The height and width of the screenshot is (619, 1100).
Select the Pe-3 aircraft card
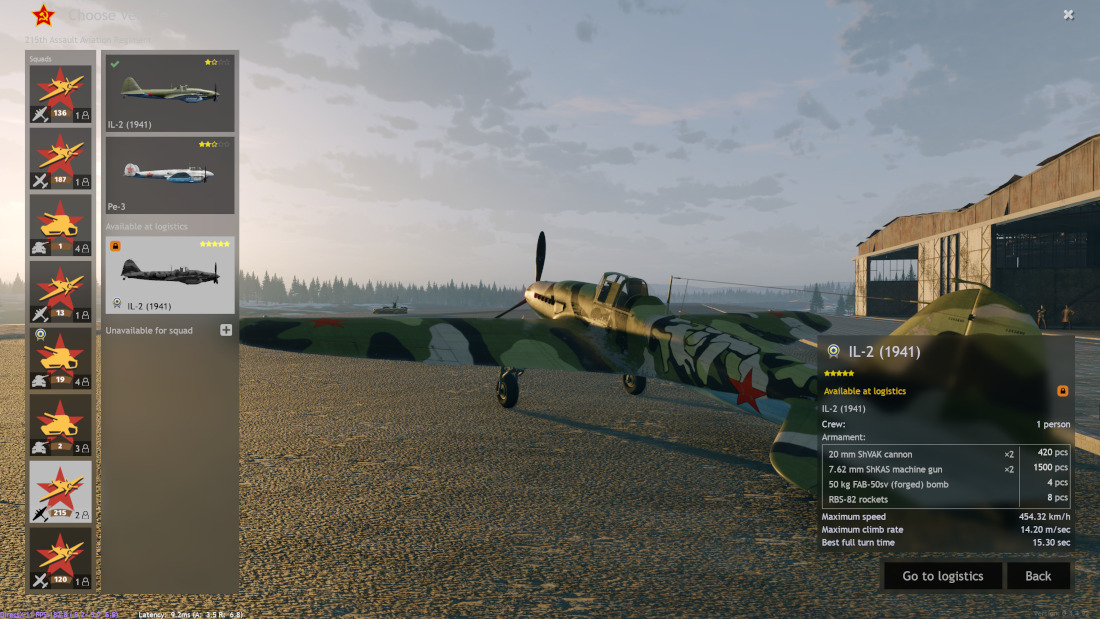click(x=170, y=175)
